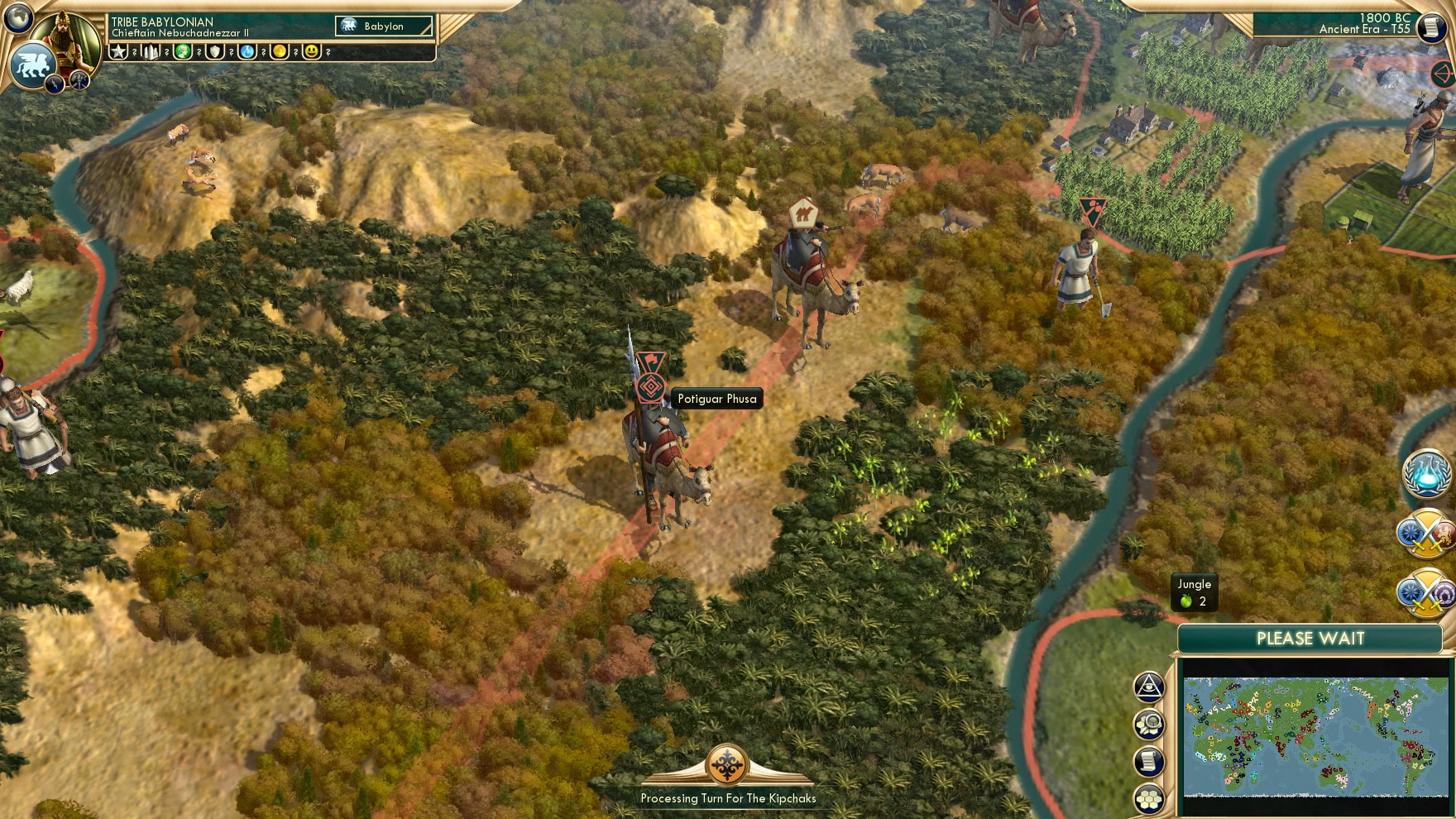Select the Babylonian winged-lion emblem
This screenshot has height=819, width=1456.
32,63
